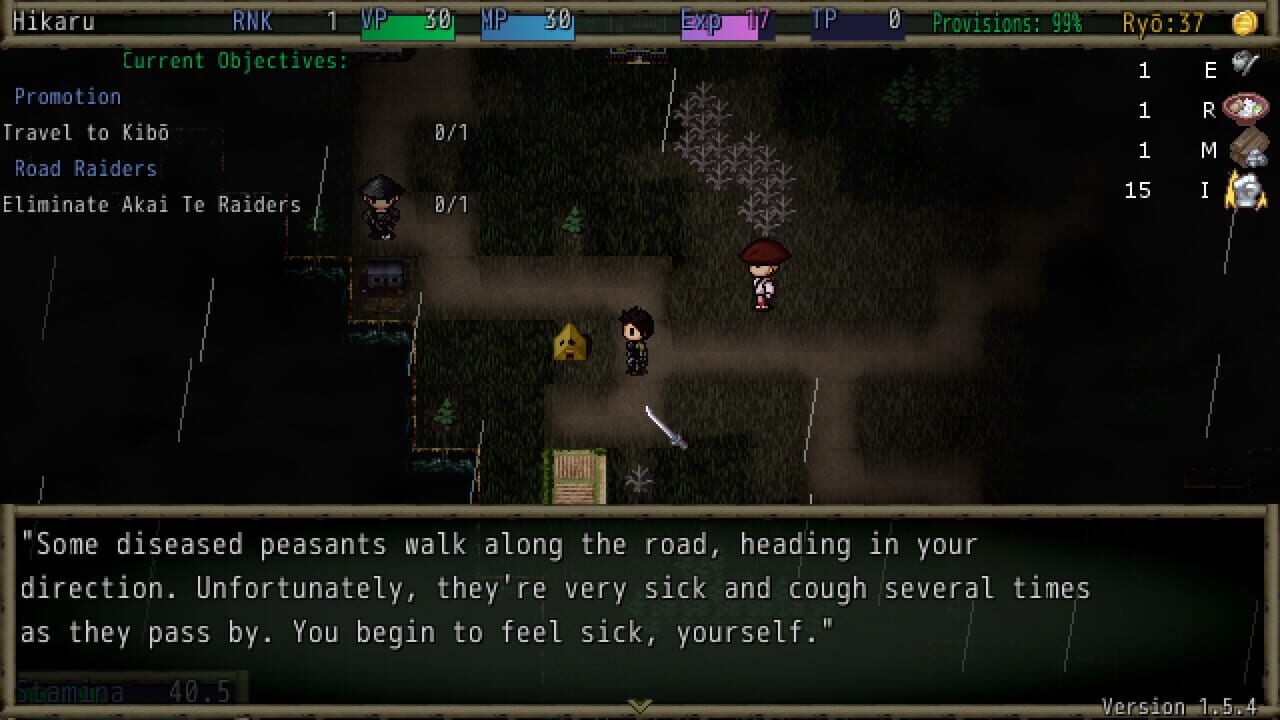Image resolution: width=1280 pixels, height=720 pixels.
Task: Select the Eliminate Akai Te Raiders objective
Action: (x=150, y=204)
